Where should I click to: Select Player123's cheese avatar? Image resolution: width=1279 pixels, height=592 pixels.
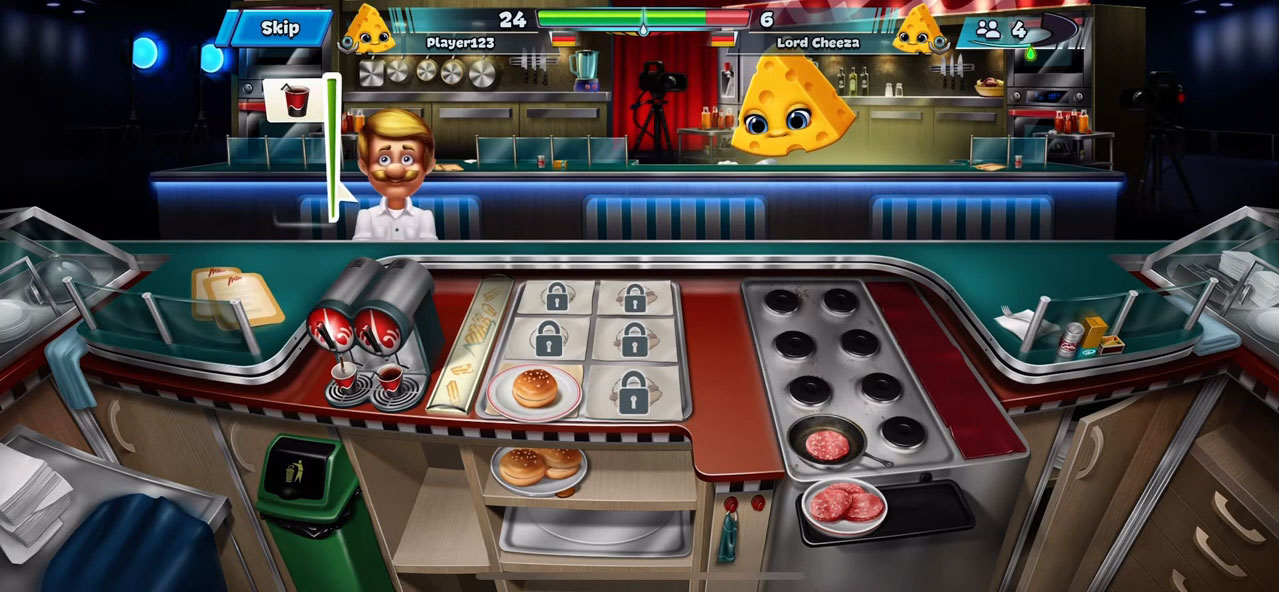[370, 30]
